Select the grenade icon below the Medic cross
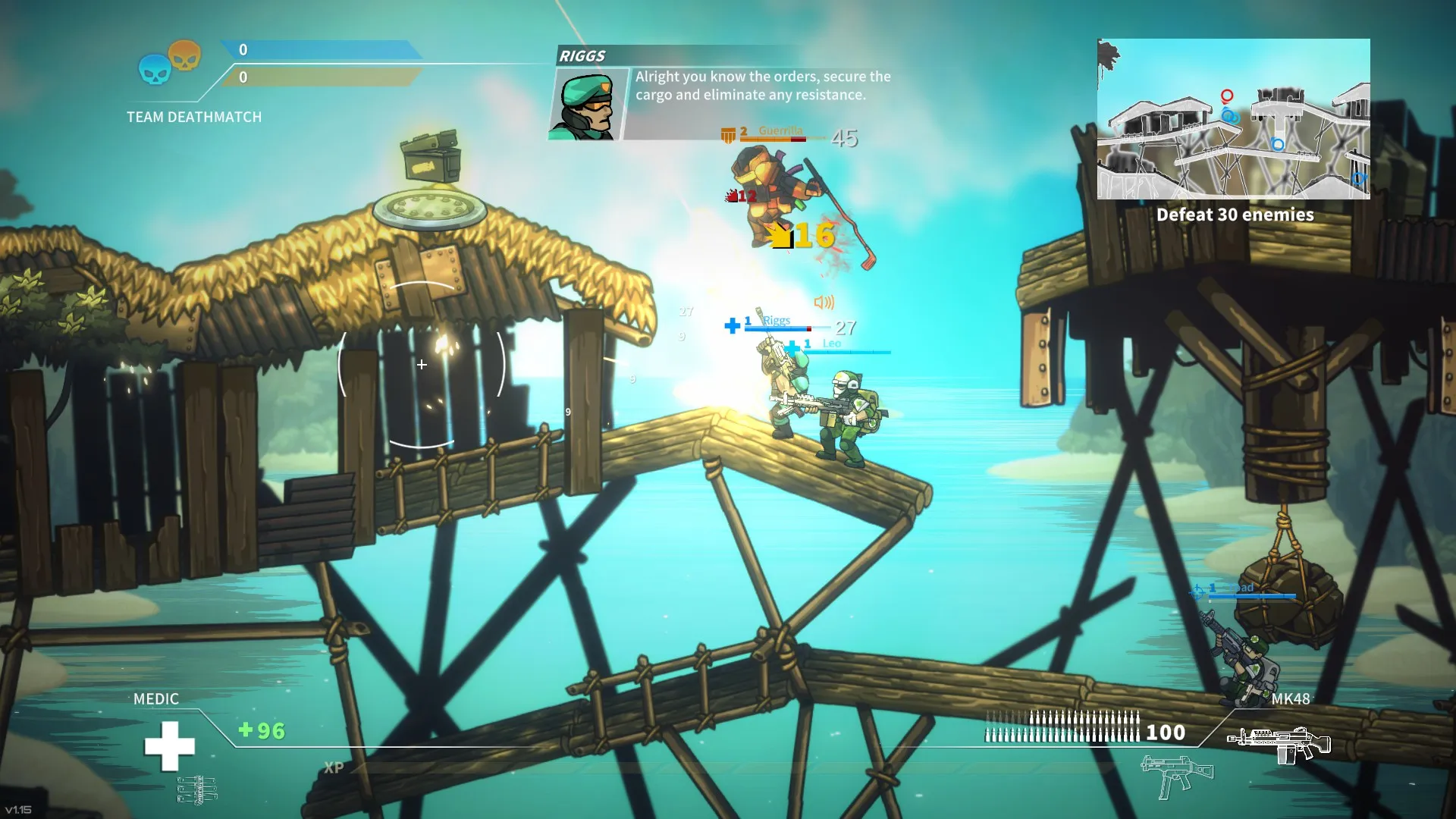This screenshot has height=819, width=1456. (197, 790)
